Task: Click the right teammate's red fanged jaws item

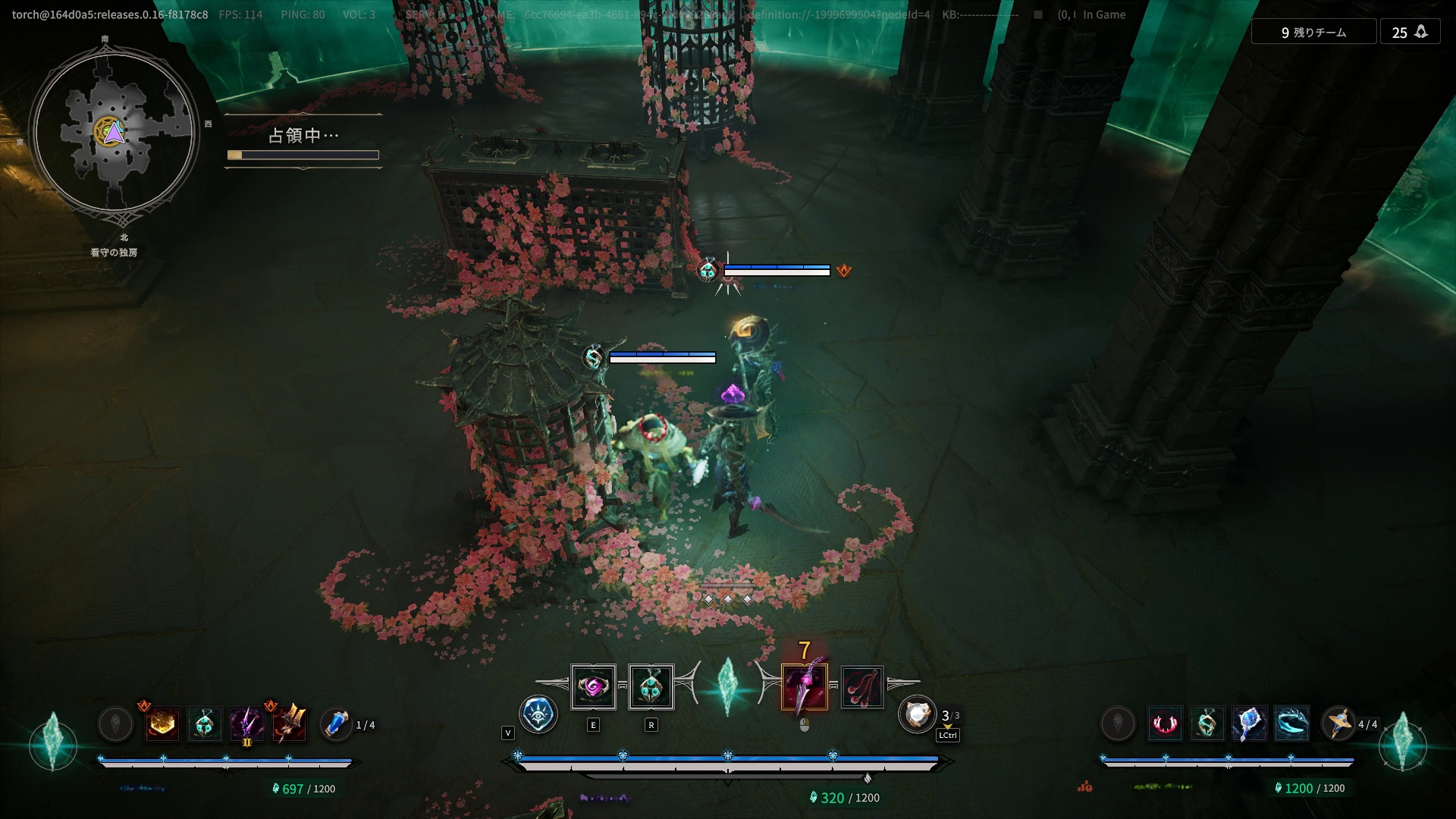Action: (1165, 724)
